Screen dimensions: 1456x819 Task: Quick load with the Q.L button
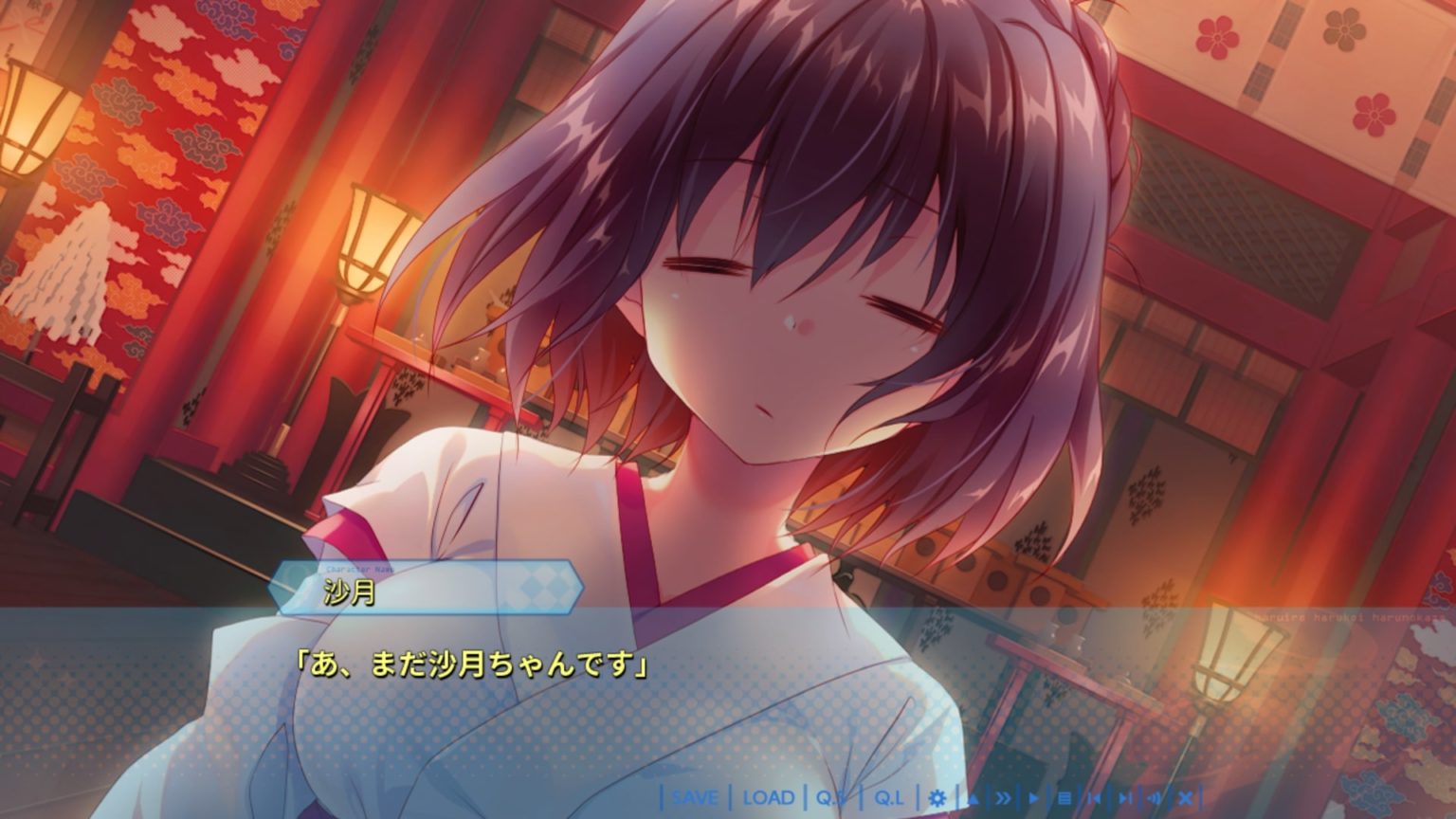(888, 797)
